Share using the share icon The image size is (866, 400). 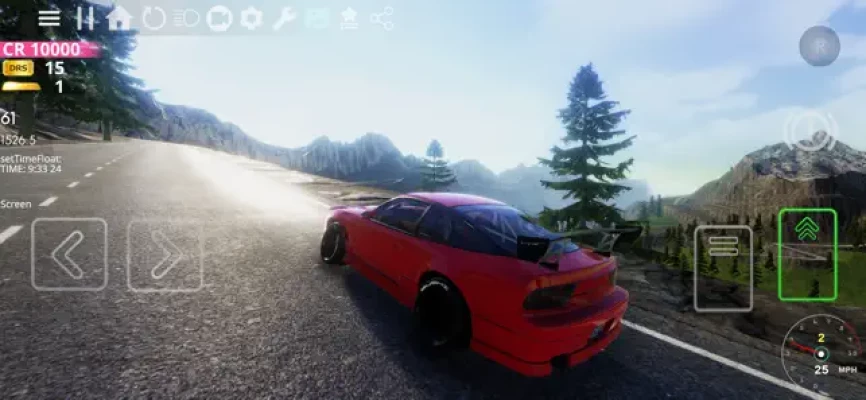click(x=382, y=18)
